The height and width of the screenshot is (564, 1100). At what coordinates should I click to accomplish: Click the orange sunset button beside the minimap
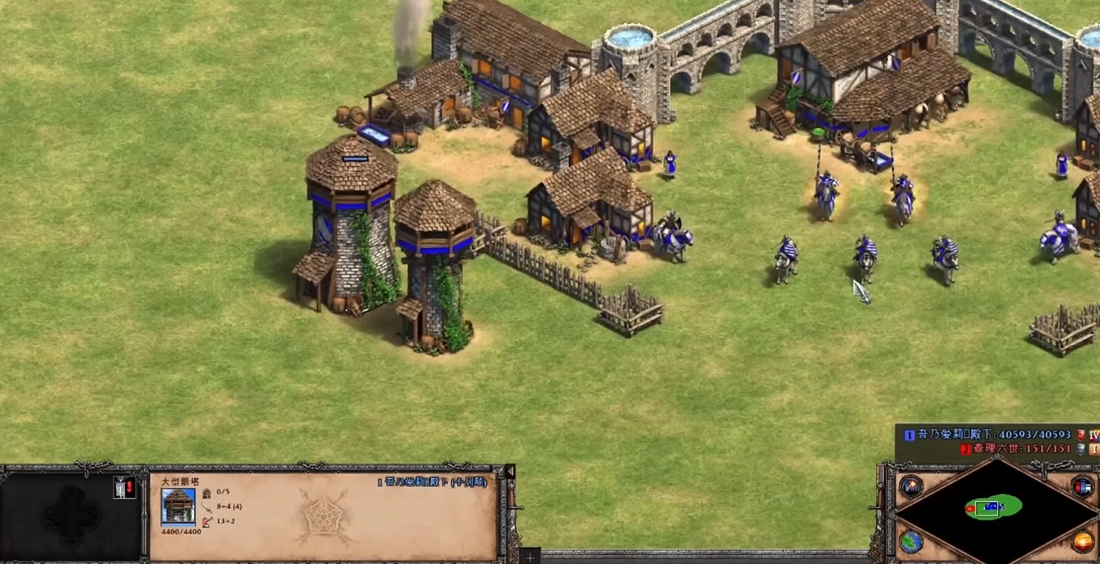(x=1082, y=541)
